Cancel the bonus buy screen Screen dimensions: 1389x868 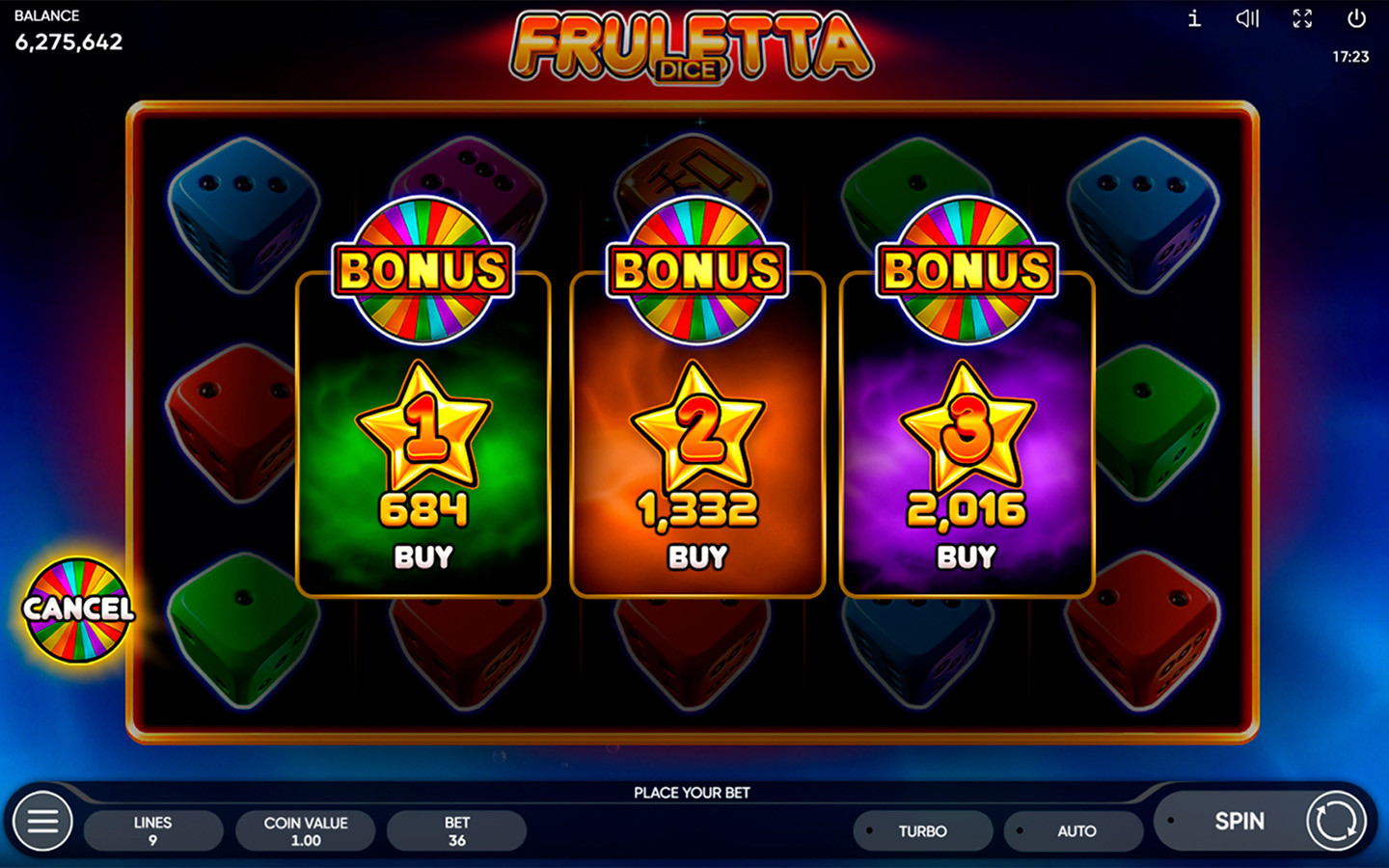point(78,610)
